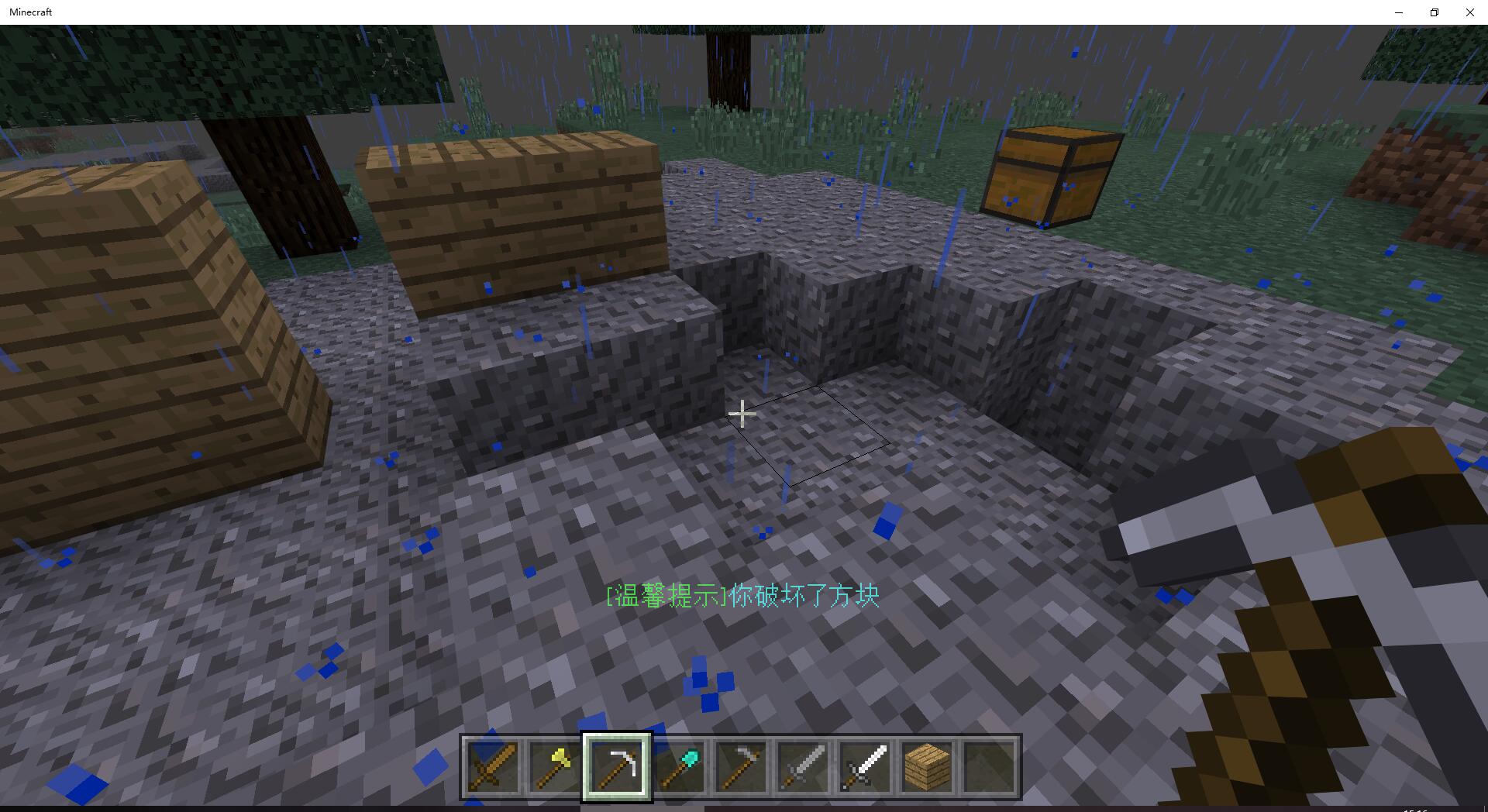Close the Minecraft window

click(1469, 12)
